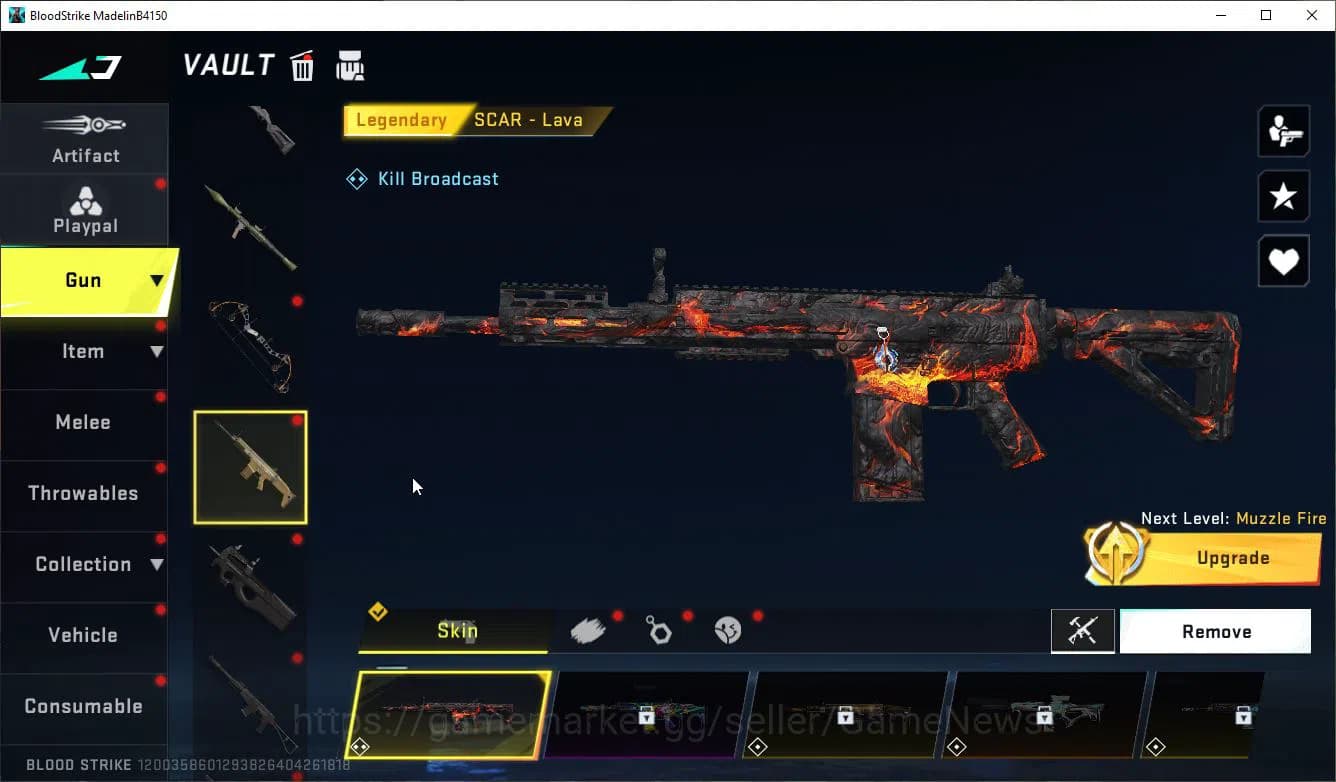
Task: Select the Melee category in the sidebar
Action: [83, 422]
